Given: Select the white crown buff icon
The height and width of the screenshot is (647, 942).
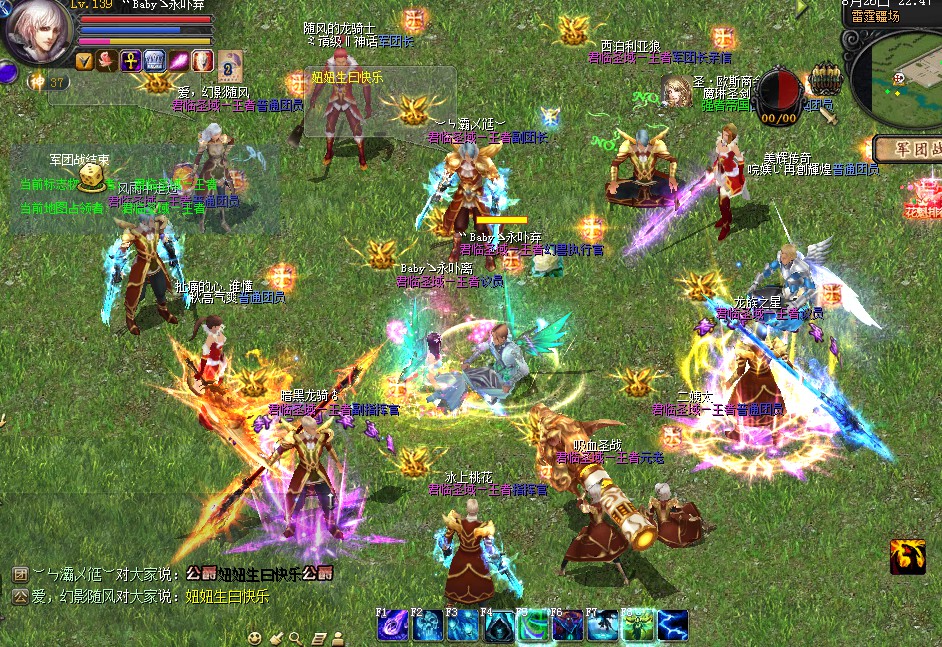Looking at the screenshot, I should pyautogui.click(x=154, y=61).
